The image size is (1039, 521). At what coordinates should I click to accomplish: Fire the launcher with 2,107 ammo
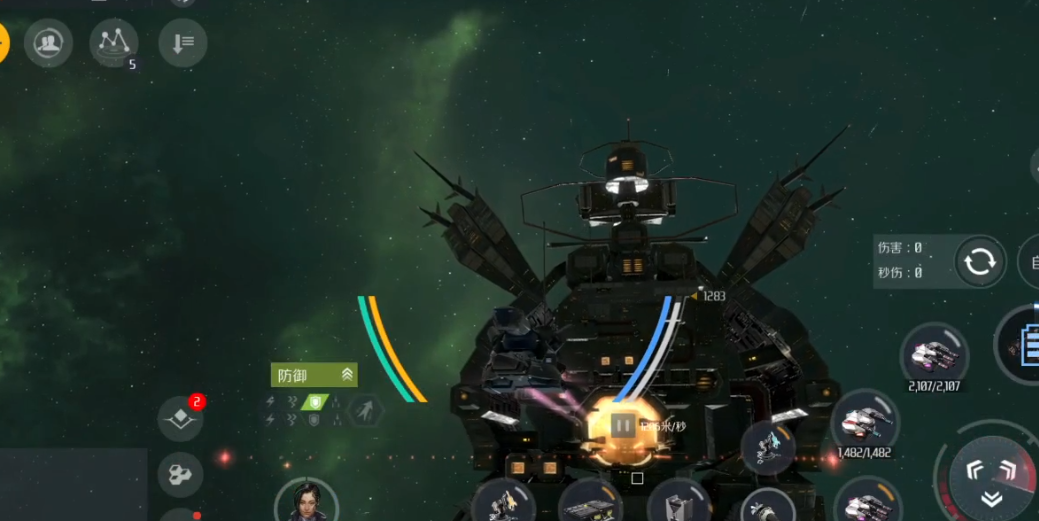[934, 354]
